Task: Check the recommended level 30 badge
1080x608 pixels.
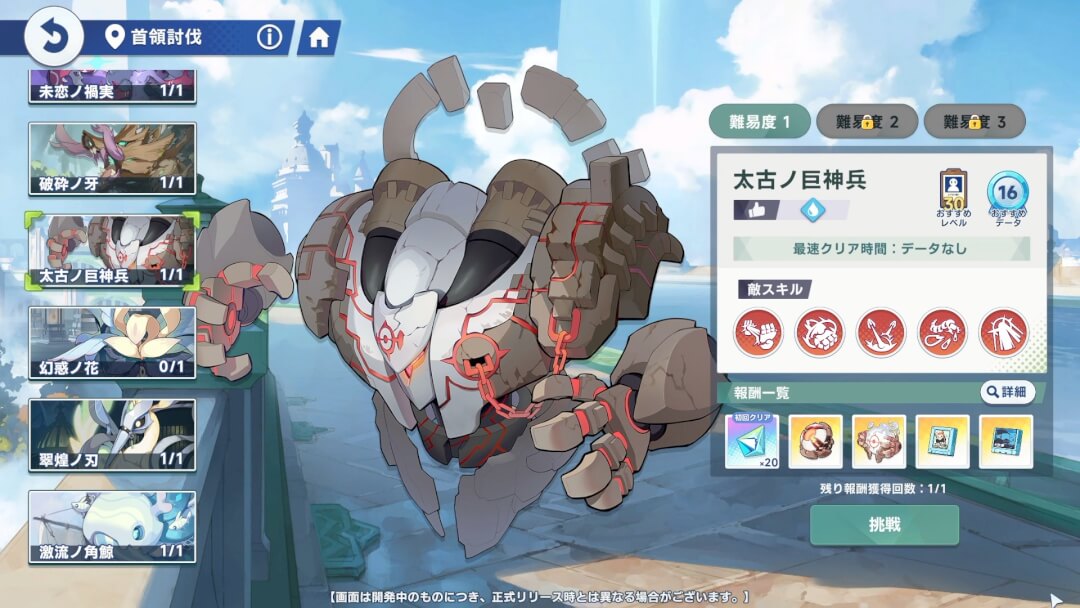Action: (x=954, y=193)
